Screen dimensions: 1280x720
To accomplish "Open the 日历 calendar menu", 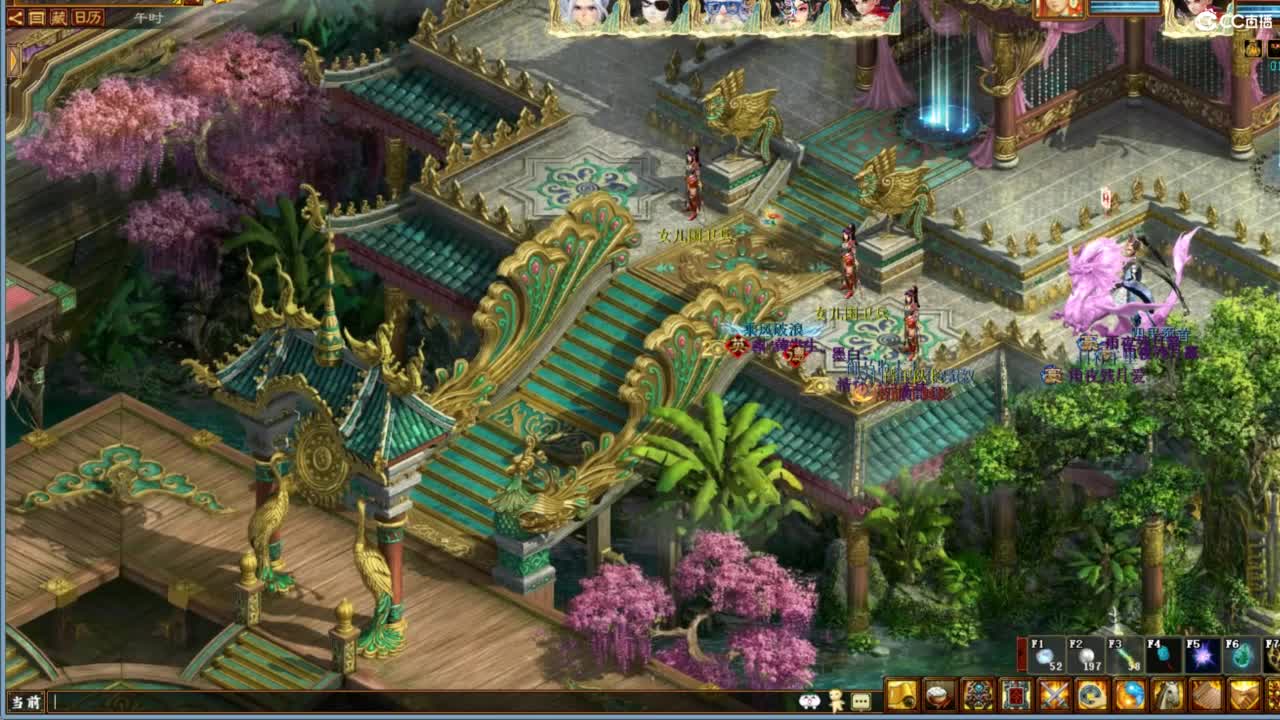I will [x=87, y=17].
